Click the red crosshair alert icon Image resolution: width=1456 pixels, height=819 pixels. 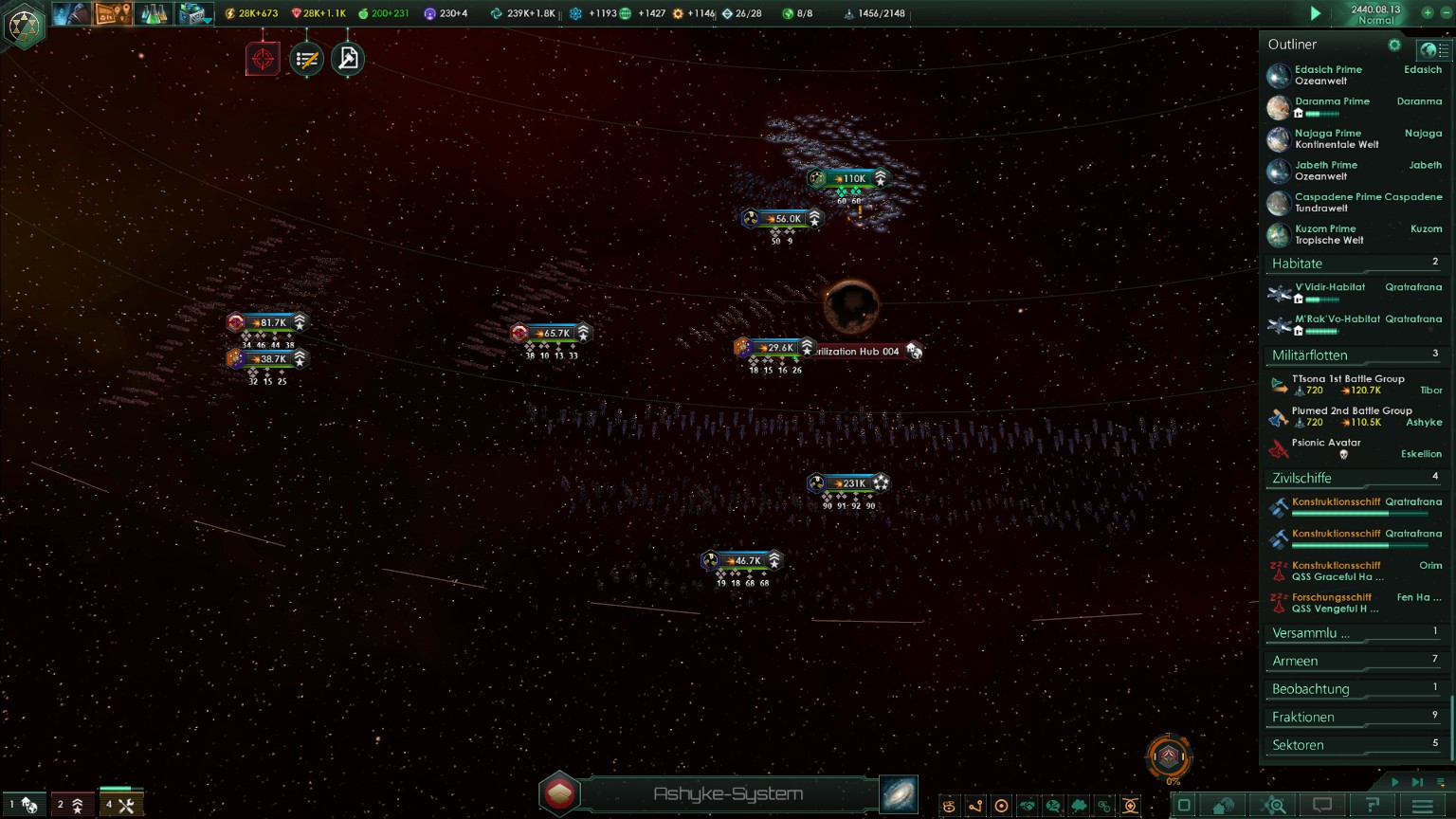(263, 59)
